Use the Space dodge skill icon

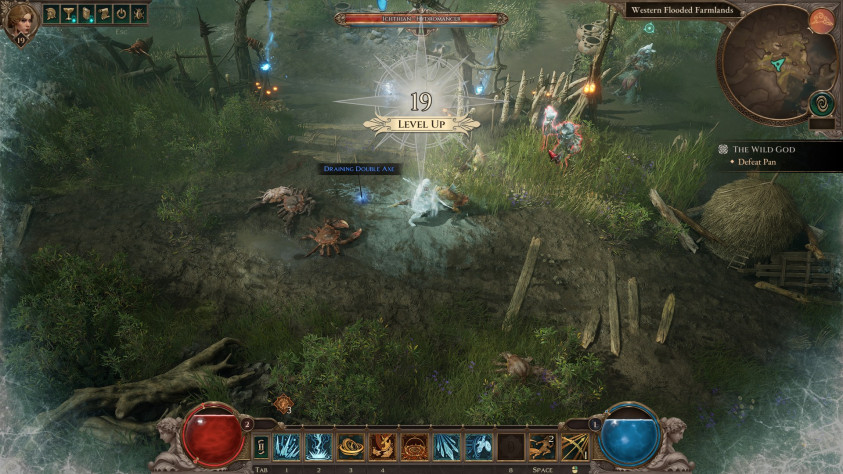coord(543,446)
